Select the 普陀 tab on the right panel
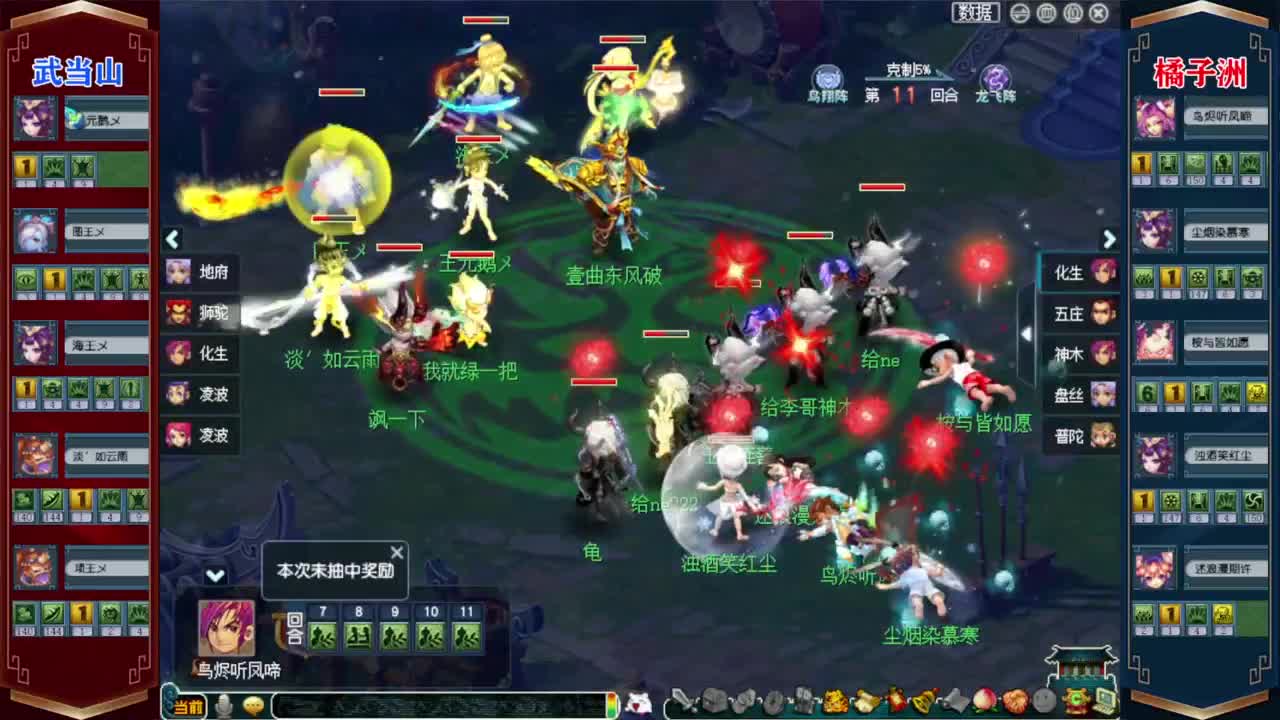Viewport: 1280px width, 720px height. [1080, 437]
